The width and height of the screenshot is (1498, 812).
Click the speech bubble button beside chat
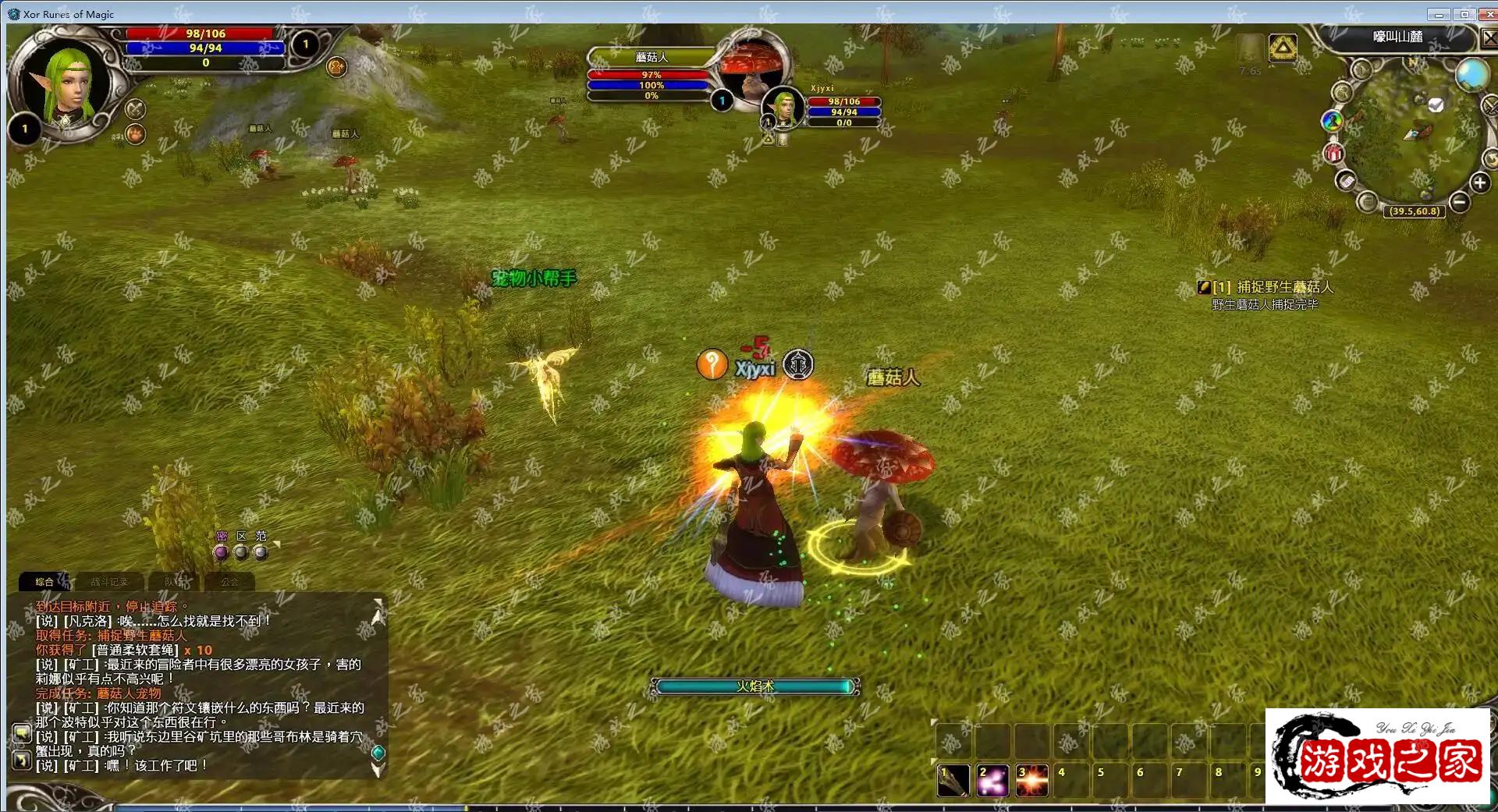(x=21, y=733)
